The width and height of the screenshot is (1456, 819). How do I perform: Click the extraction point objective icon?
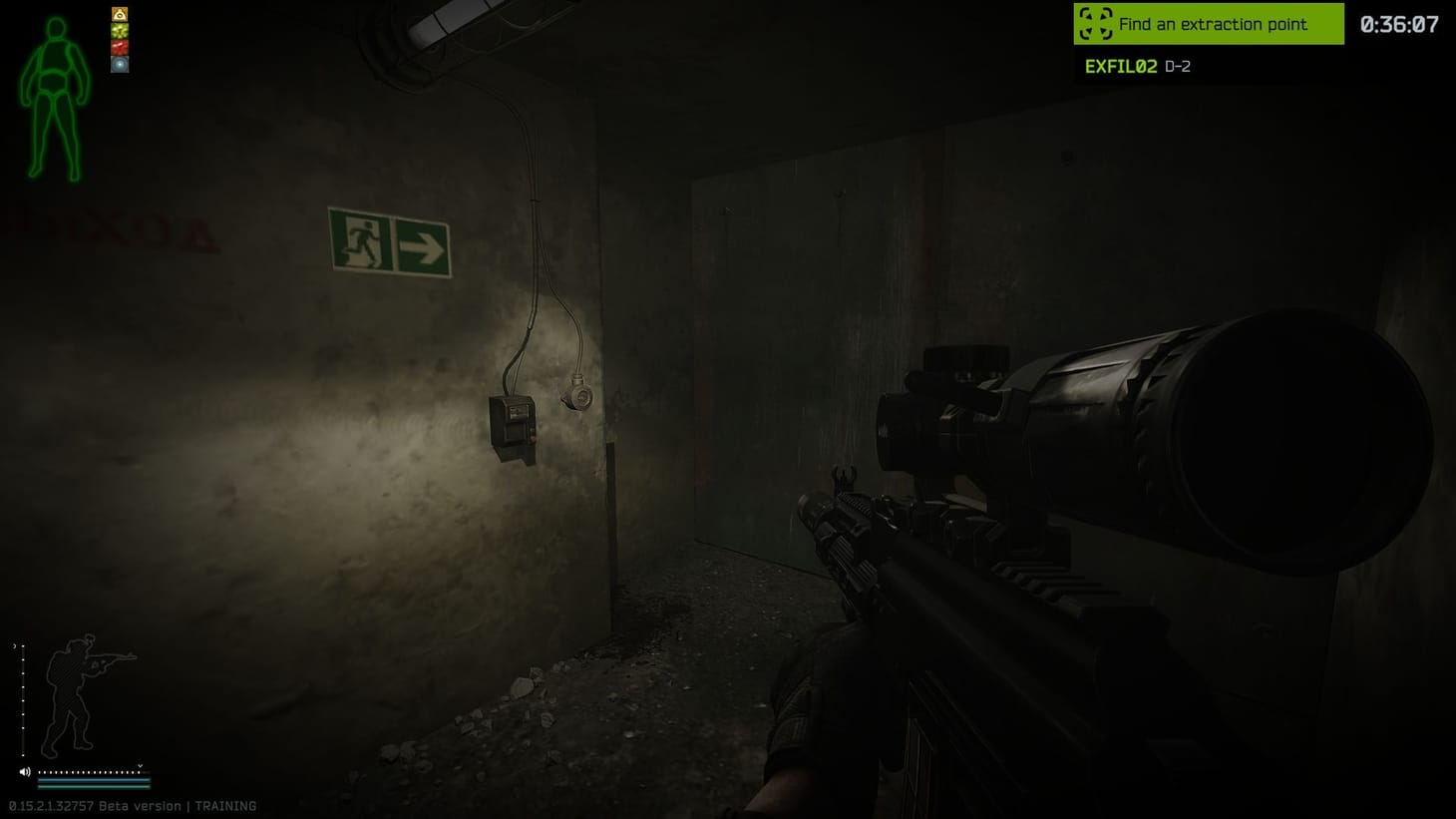[x=1094, y=23]
